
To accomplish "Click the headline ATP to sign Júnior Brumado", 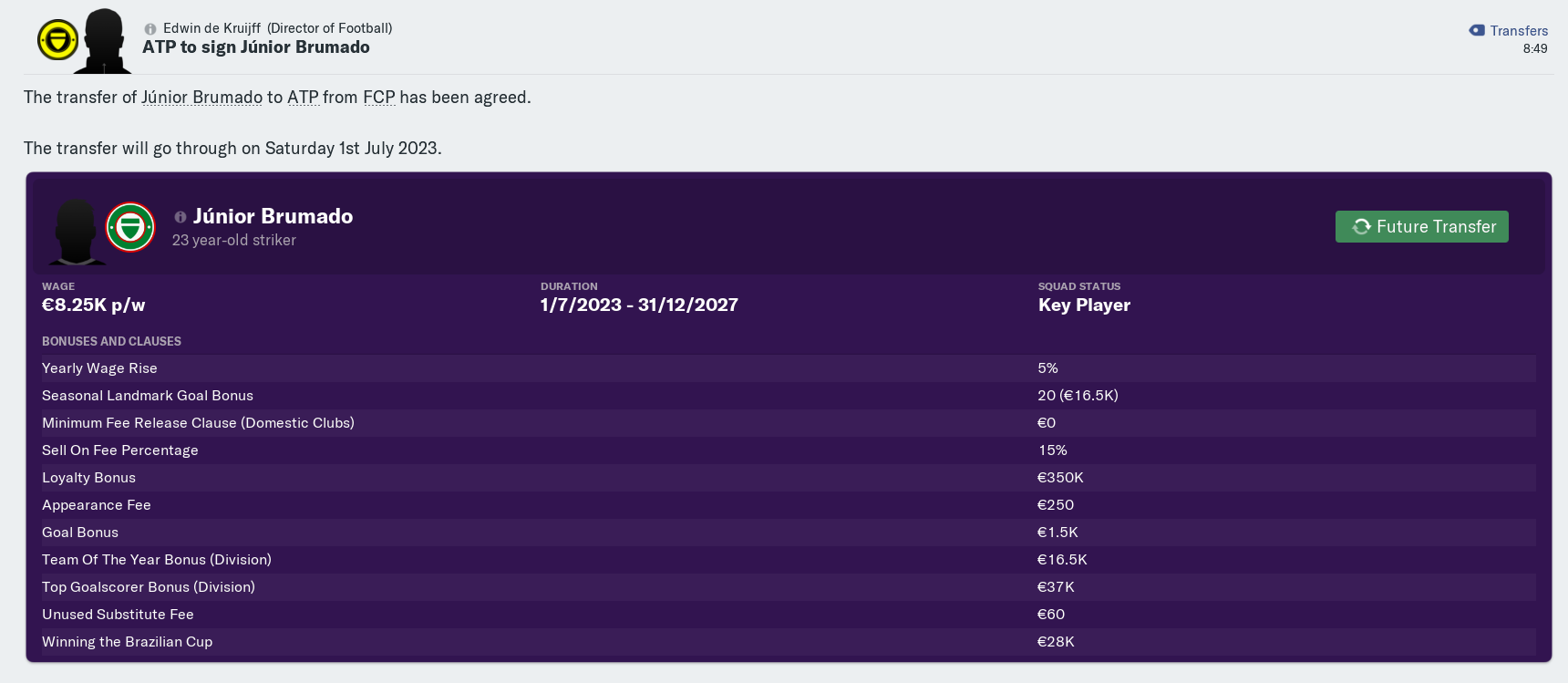I will (254, 47).
